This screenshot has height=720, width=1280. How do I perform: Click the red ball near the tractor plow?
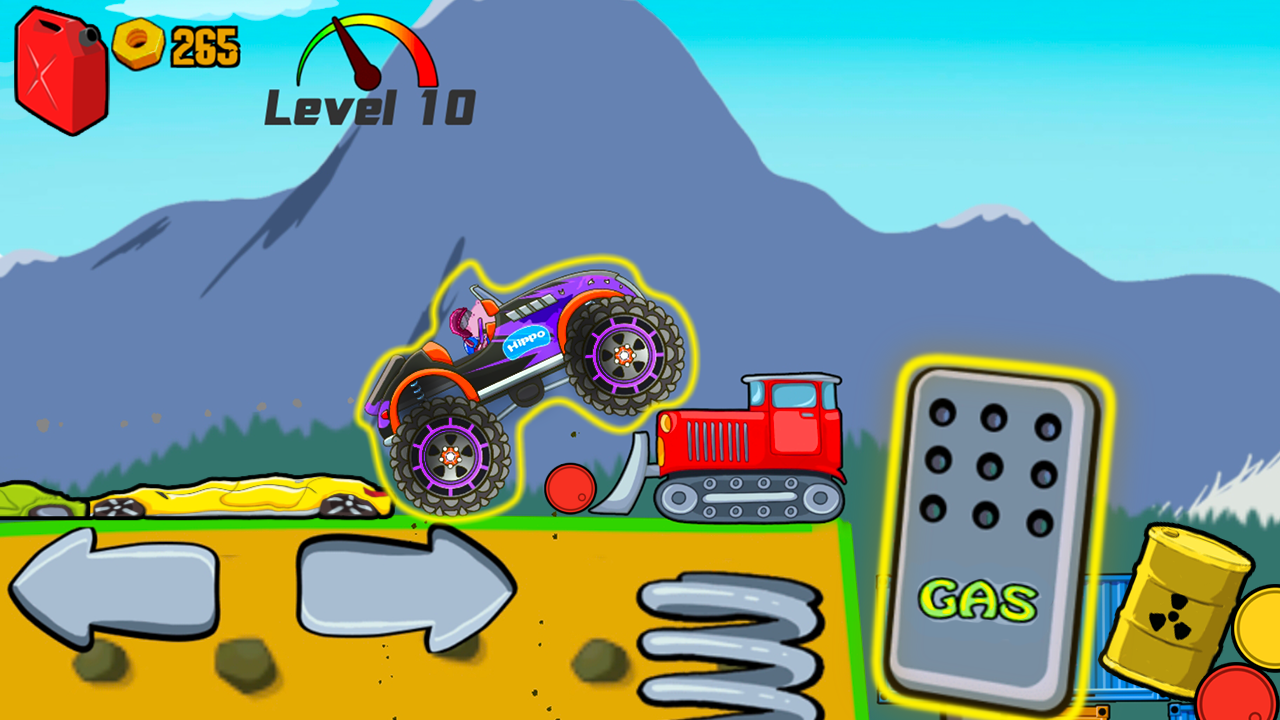pos(570,490)
